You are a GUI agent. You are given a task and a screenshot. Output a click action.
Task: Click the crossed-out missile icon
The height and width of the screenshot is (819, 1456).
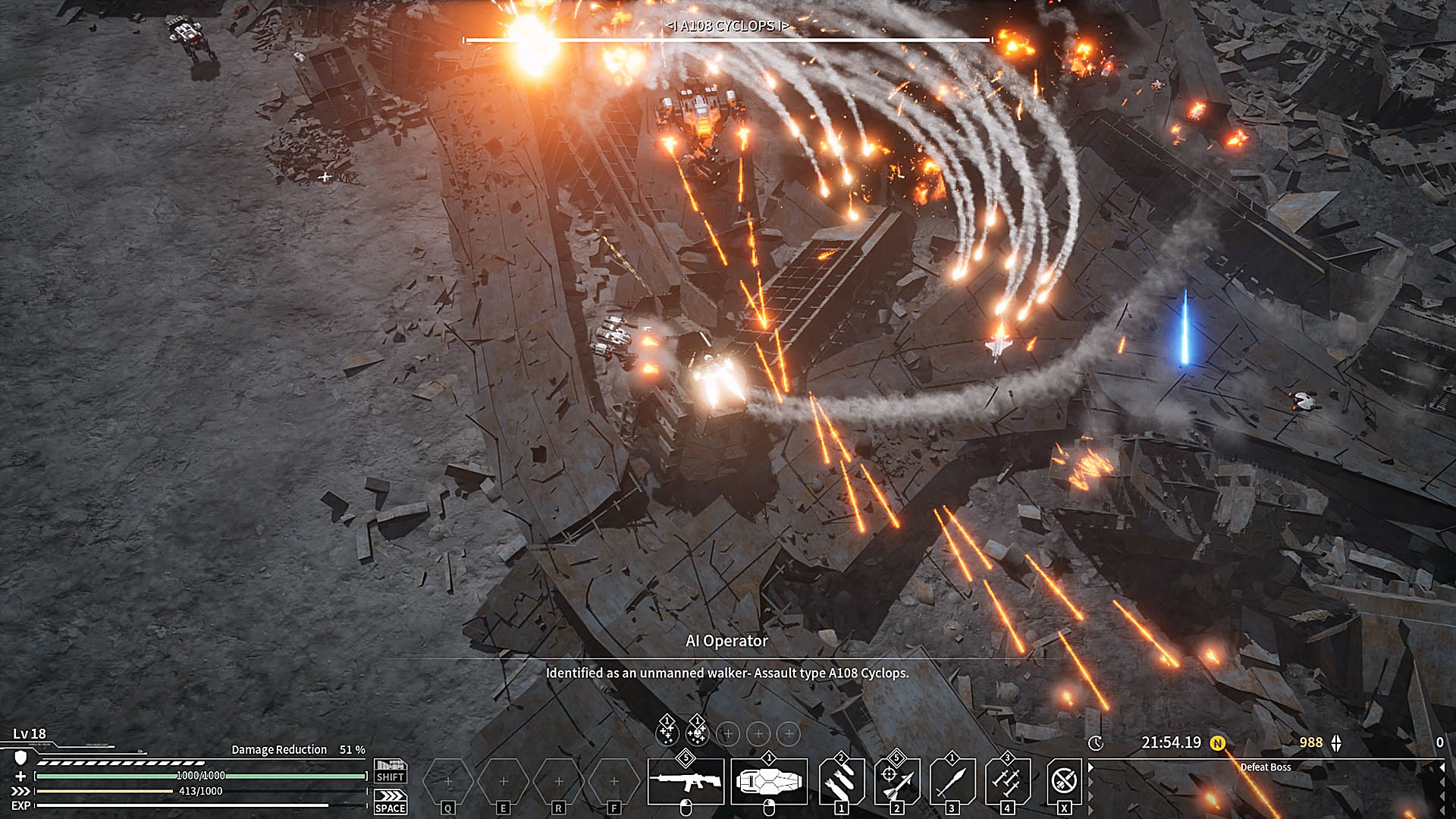click(x=1064, y=781)
